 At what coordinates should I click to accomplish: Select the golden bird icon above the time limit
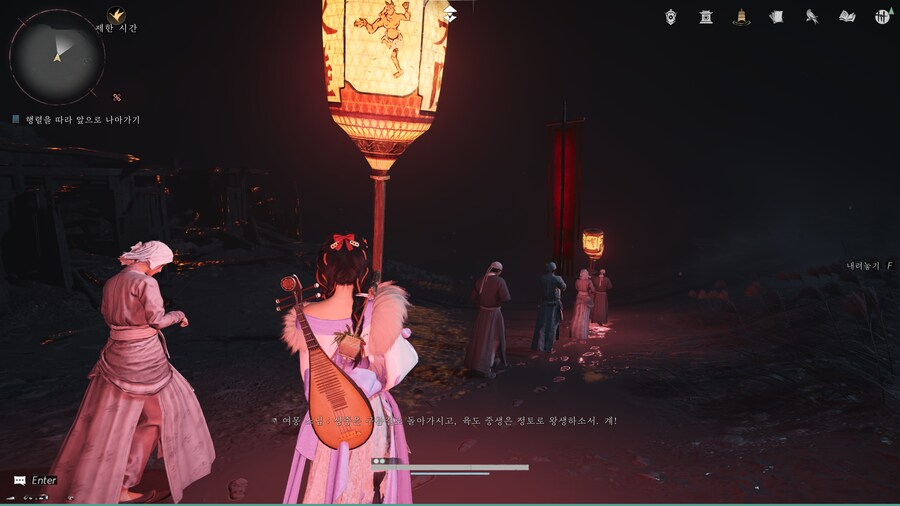coord(116,14)
